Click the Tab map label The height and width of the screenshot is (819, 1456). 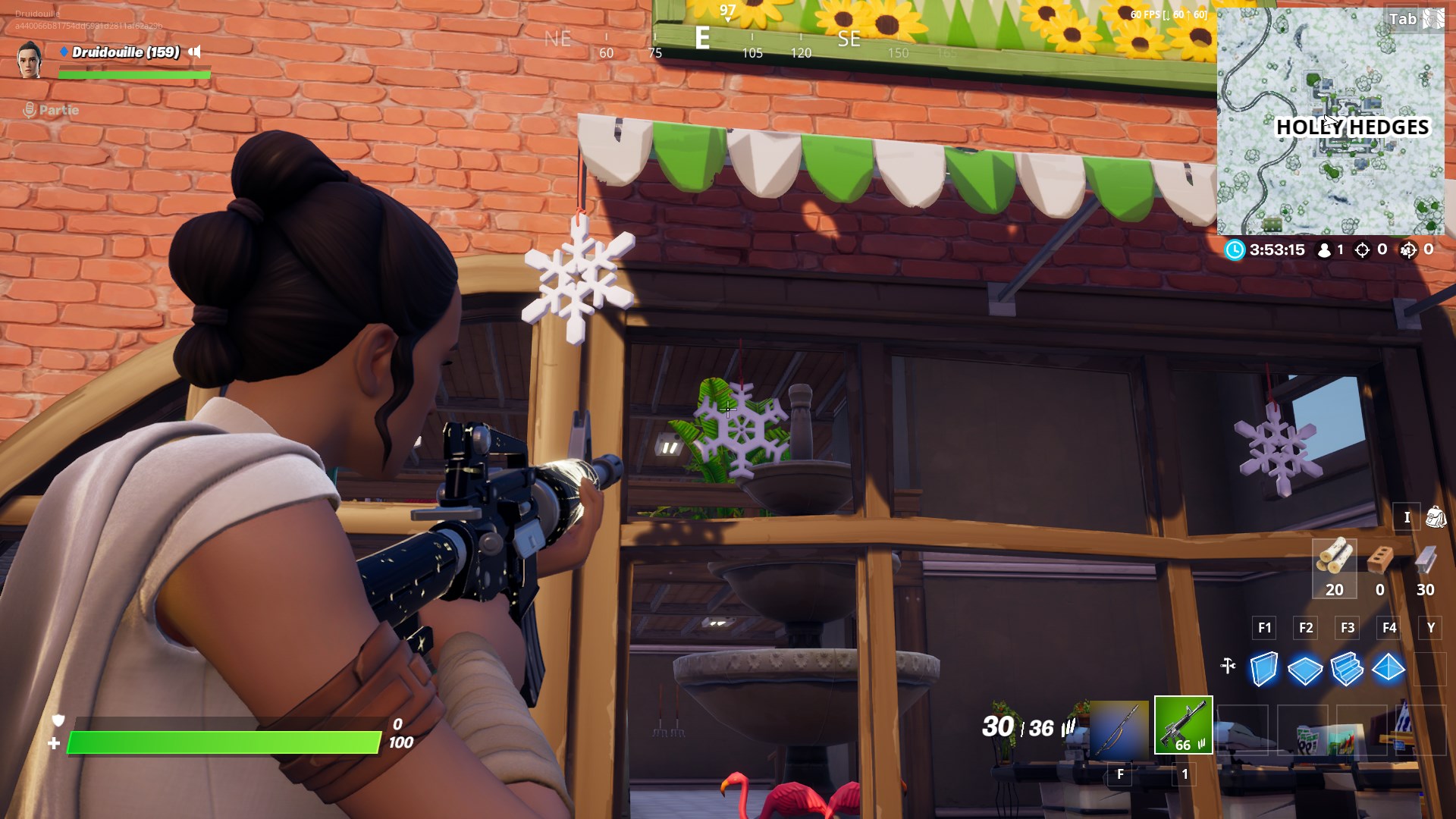pos(1401,19)
